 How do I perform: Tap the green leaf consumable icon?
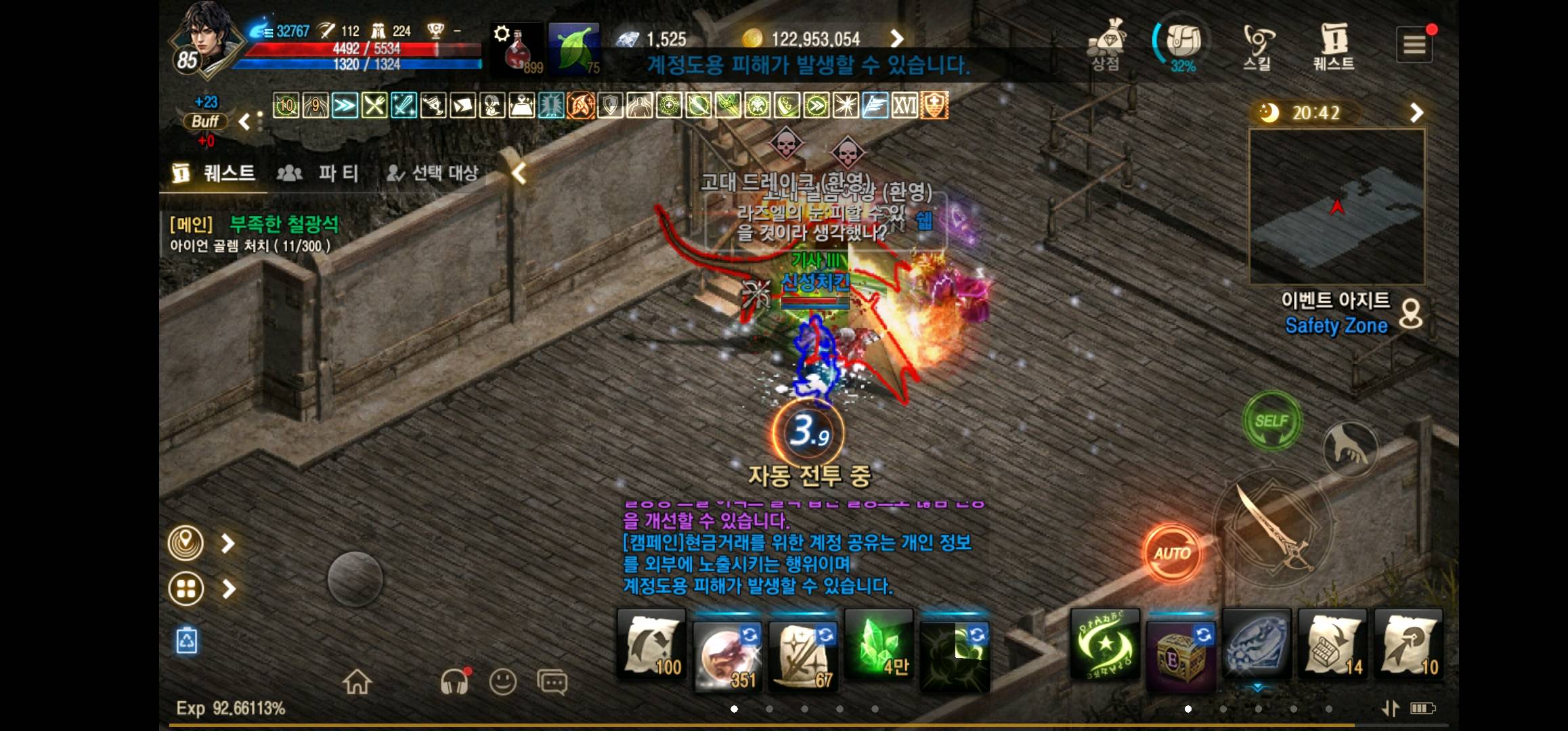click(574, 47)
